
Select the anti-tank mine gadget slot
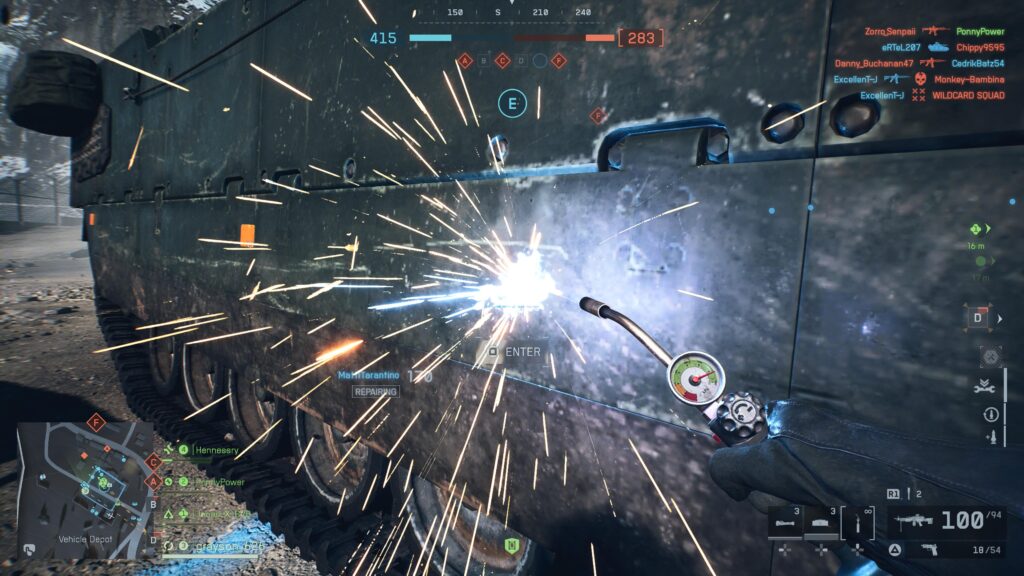point(821,522)
